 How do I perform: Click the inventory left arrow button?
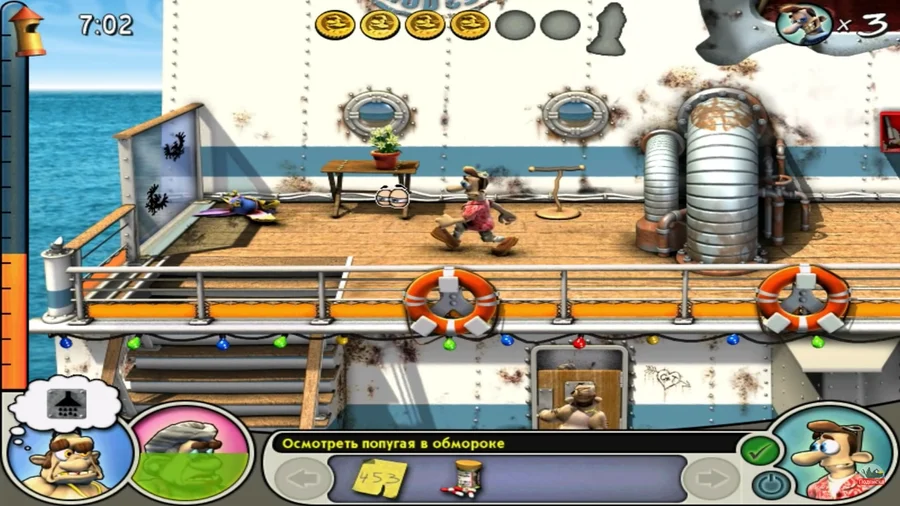click(x=300, y=478)
